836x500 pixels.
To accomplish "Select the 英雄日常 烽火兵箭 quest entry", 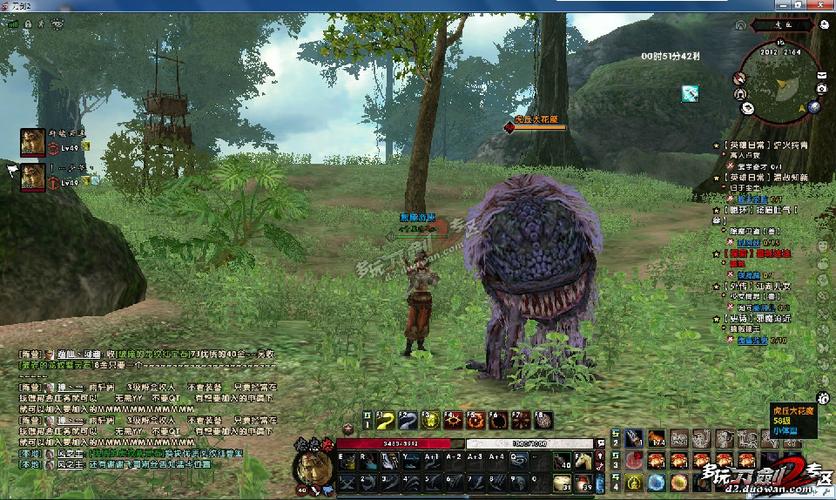I will [x=764, y=145].
